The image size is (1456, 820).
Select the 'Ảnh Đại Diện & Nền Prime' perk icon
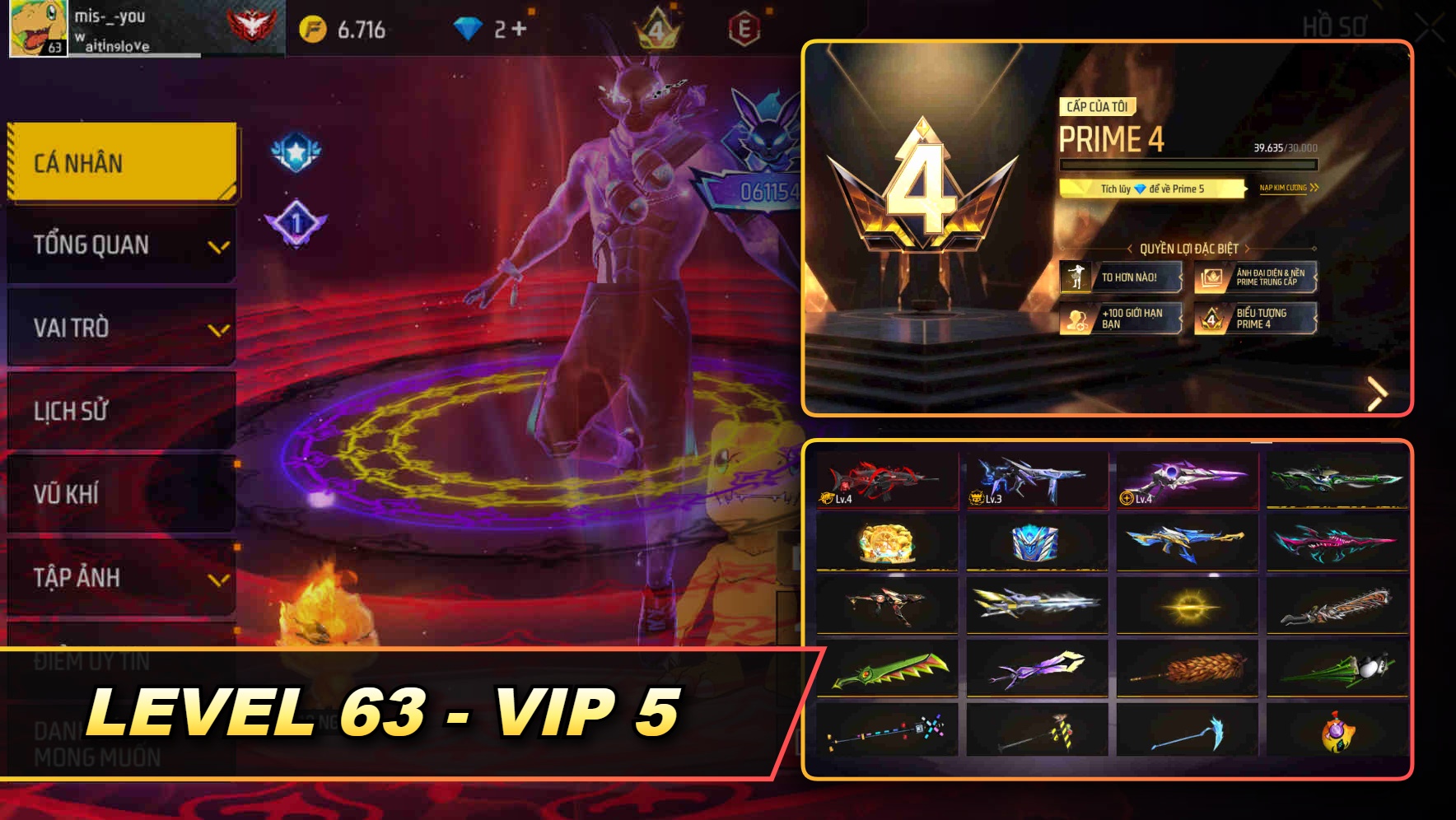click(1210, 276)
